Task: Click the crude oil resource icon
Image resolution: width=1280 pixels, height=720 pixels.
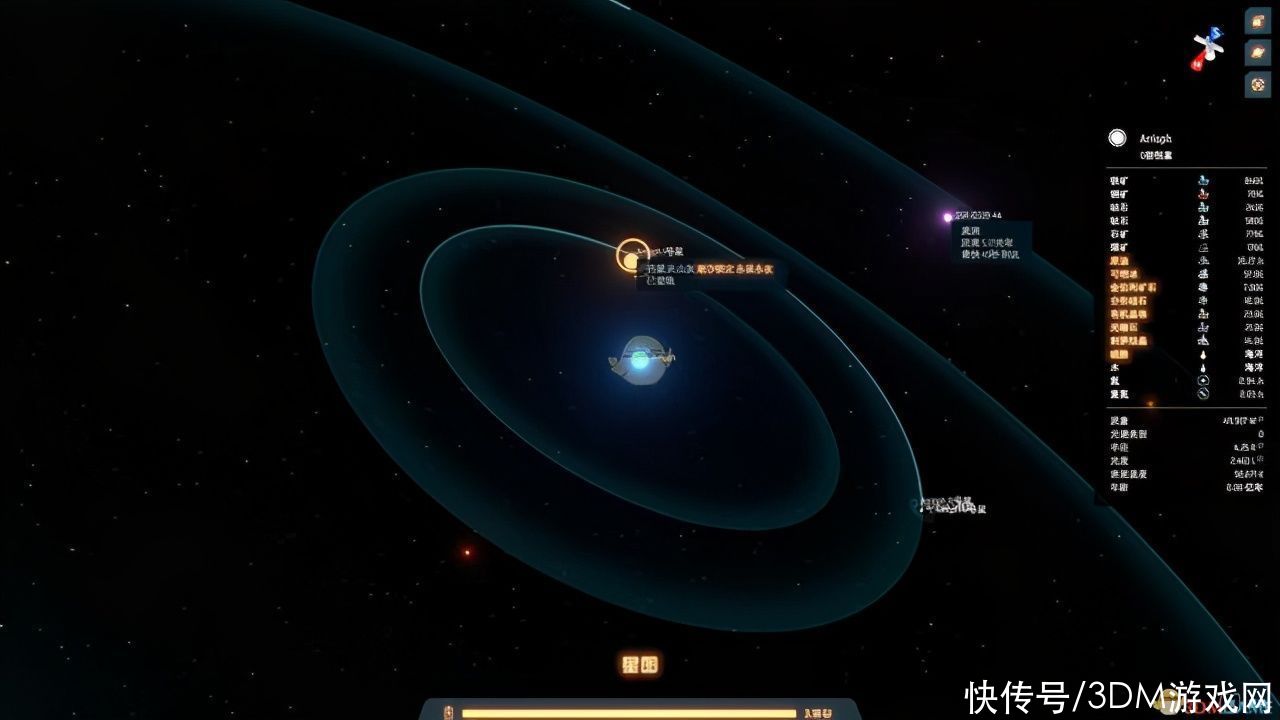Action: coord(1201,259)
